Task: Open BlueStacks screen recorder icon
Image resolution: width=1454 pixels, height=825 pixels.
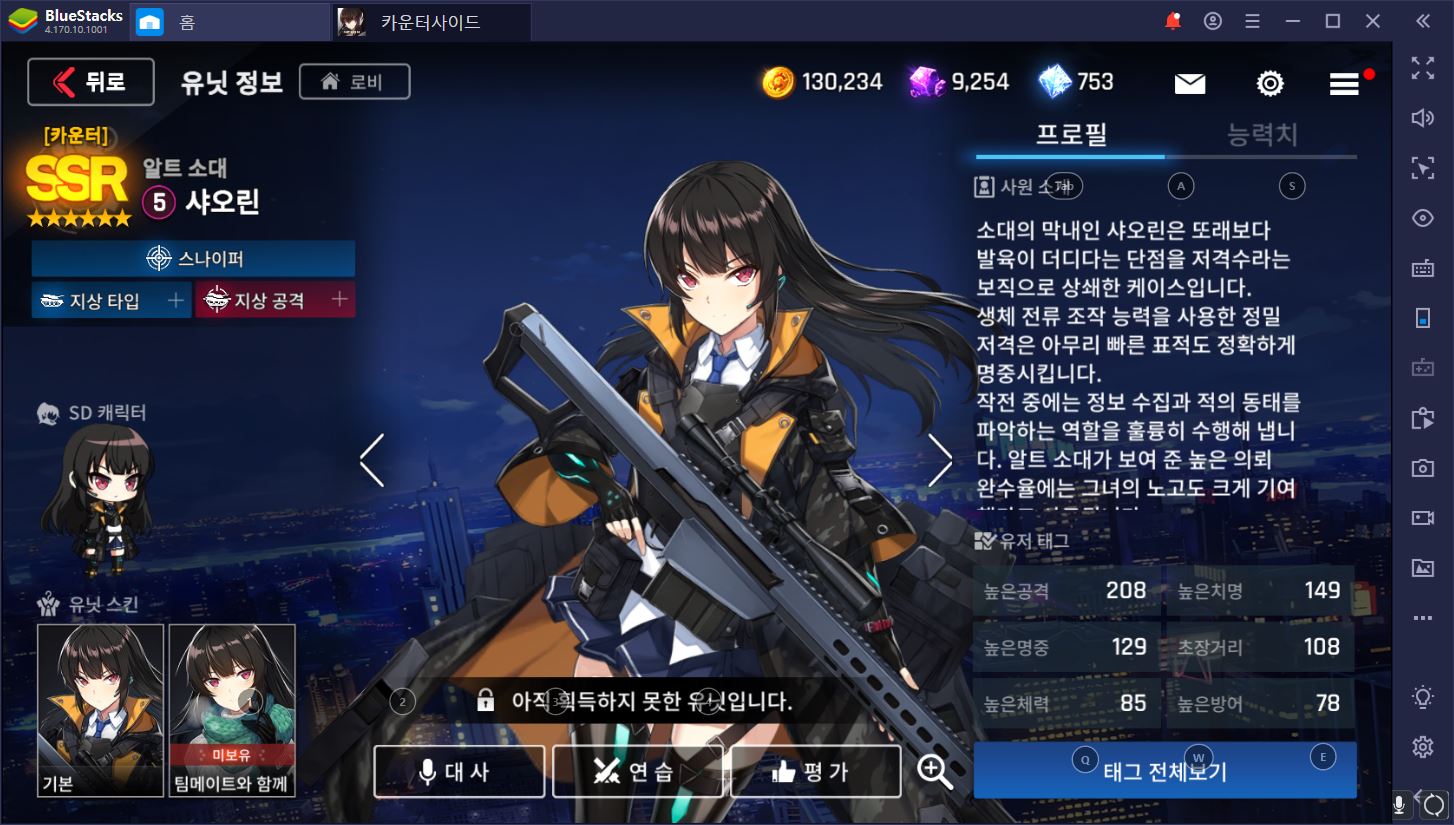Action: [1422, 518]
